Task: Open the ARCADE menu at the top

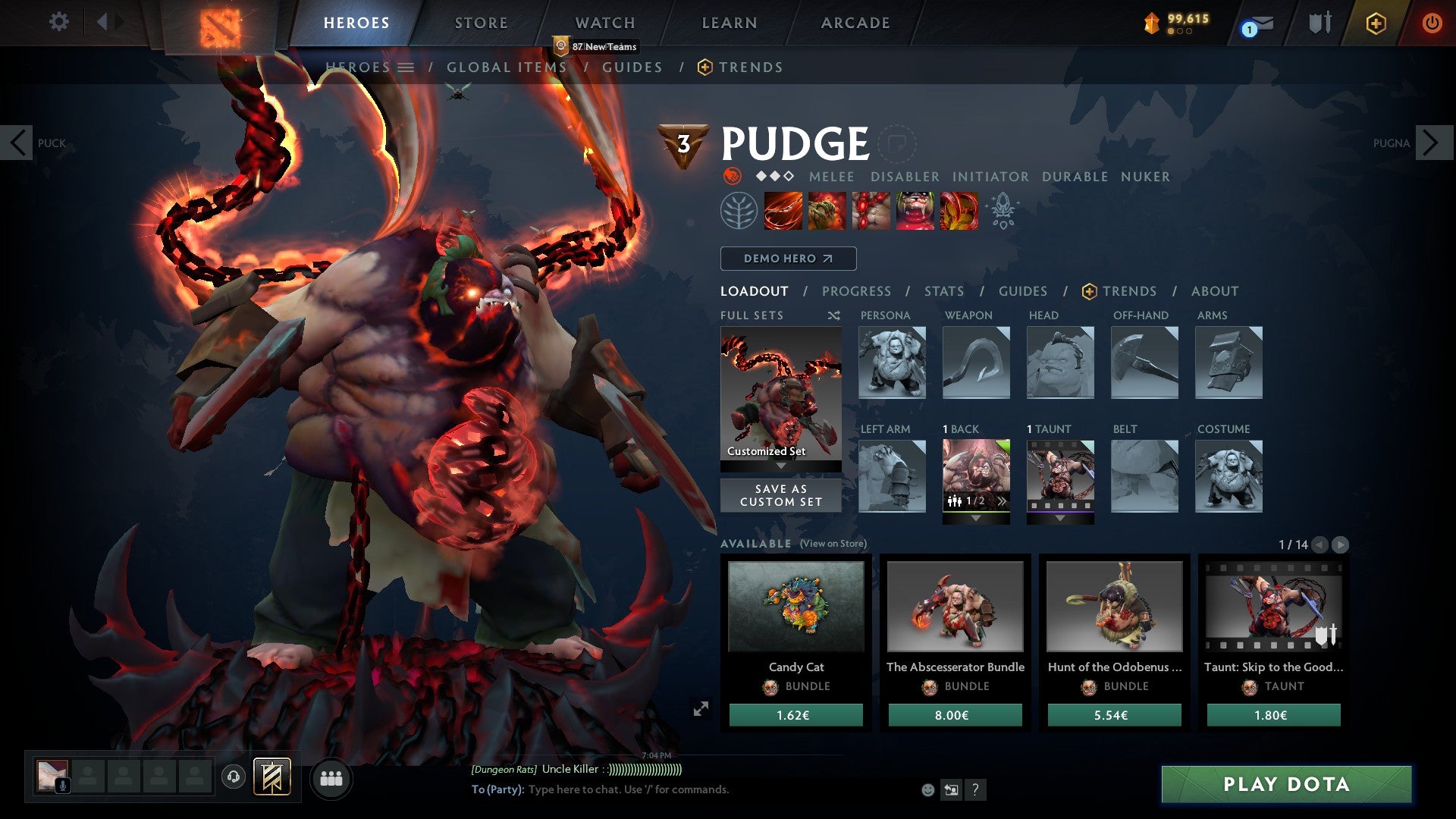Action: 855,23
